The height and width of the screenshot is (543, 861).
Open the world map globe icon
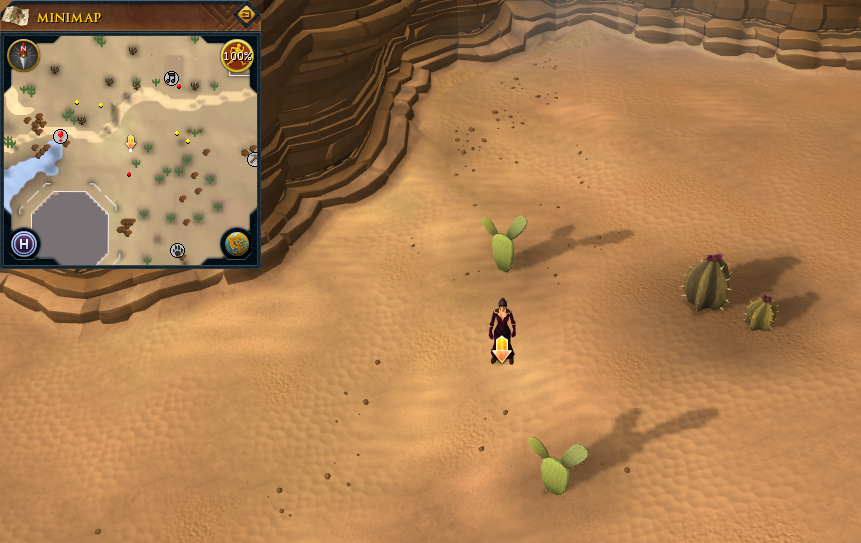click(237, 244)
